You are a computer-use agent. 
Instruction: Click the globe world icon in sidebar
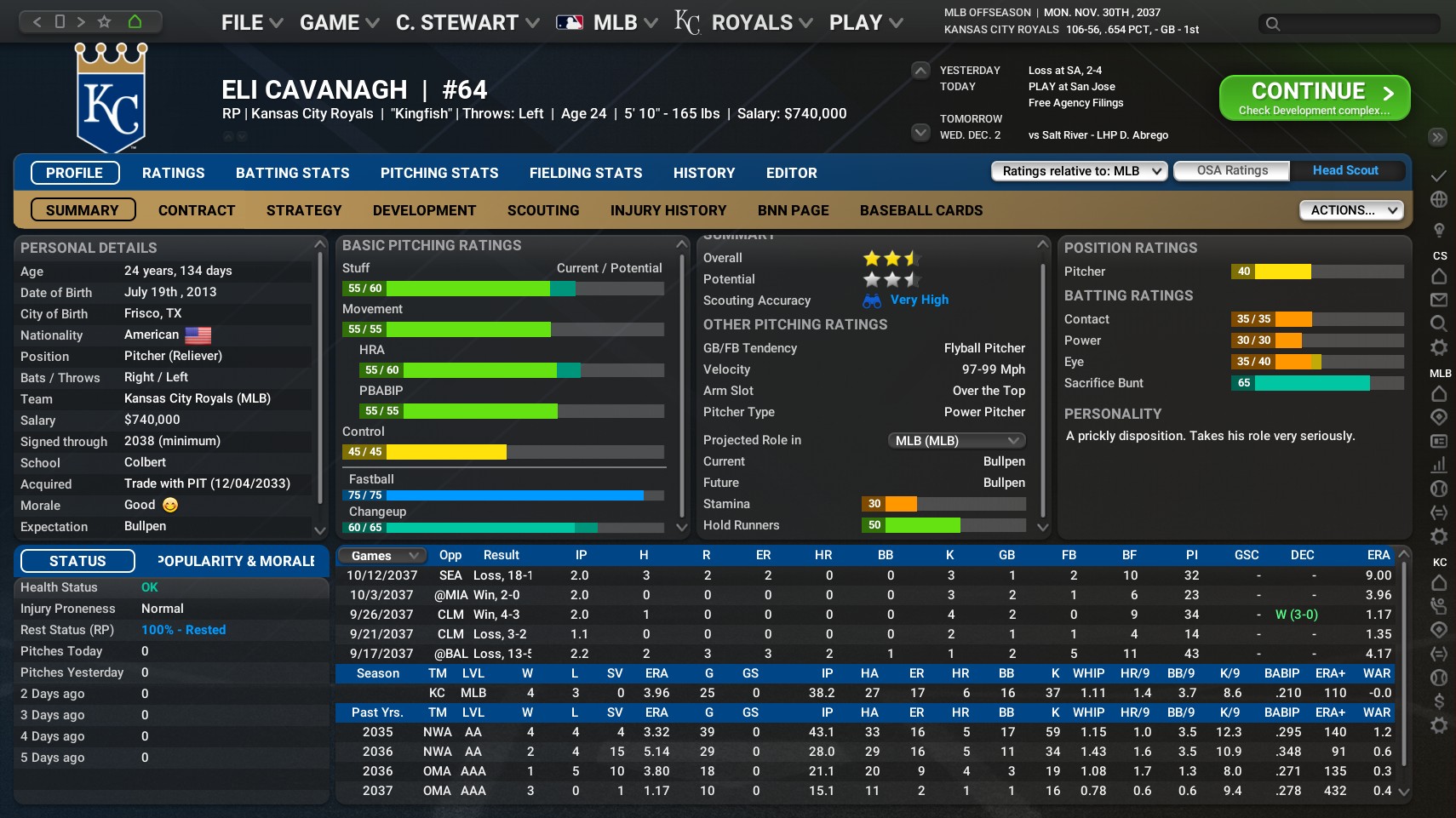[x=1439, y=200]
